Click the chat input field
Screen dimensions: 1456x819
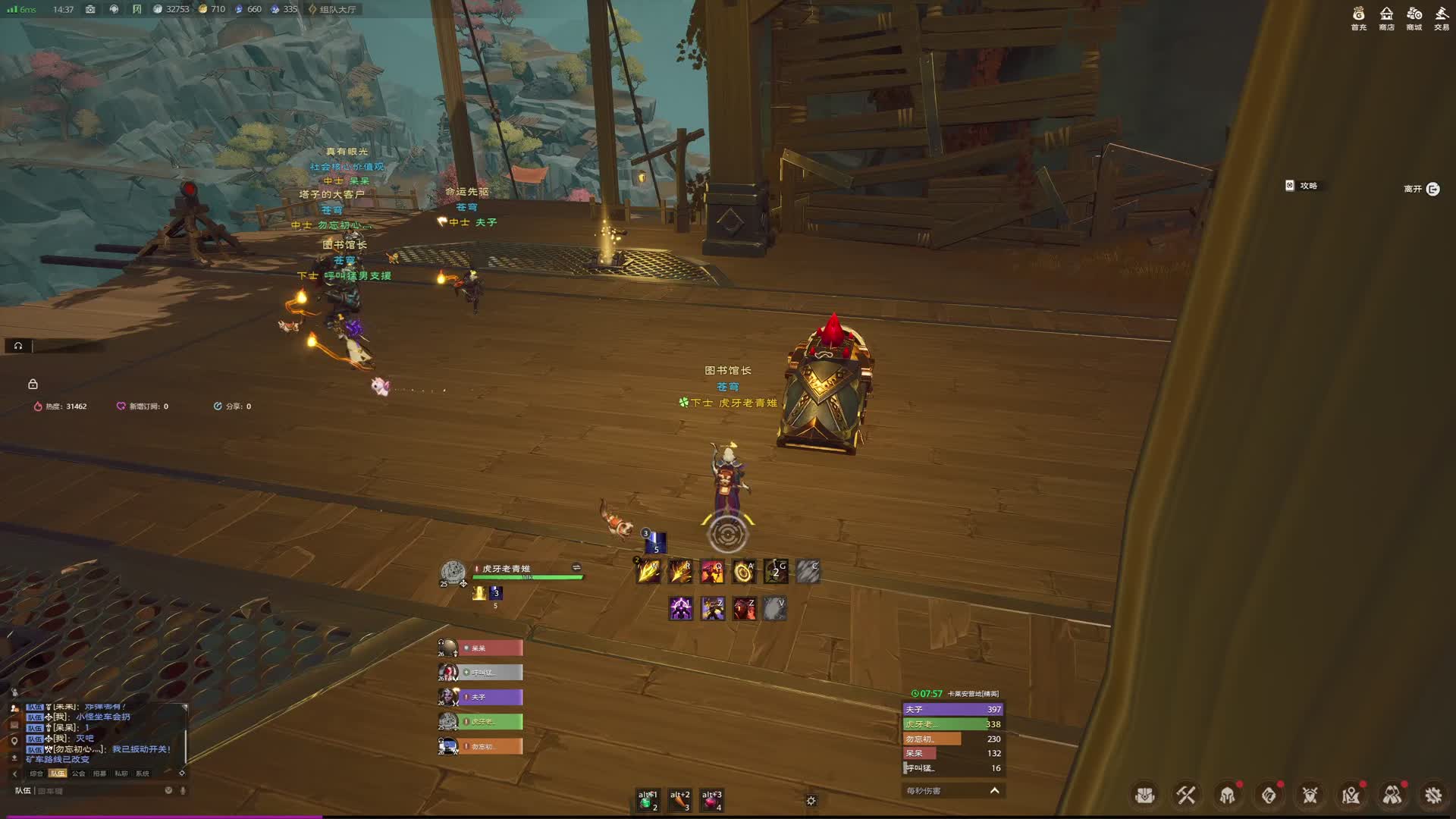click(x=99, y=791)
